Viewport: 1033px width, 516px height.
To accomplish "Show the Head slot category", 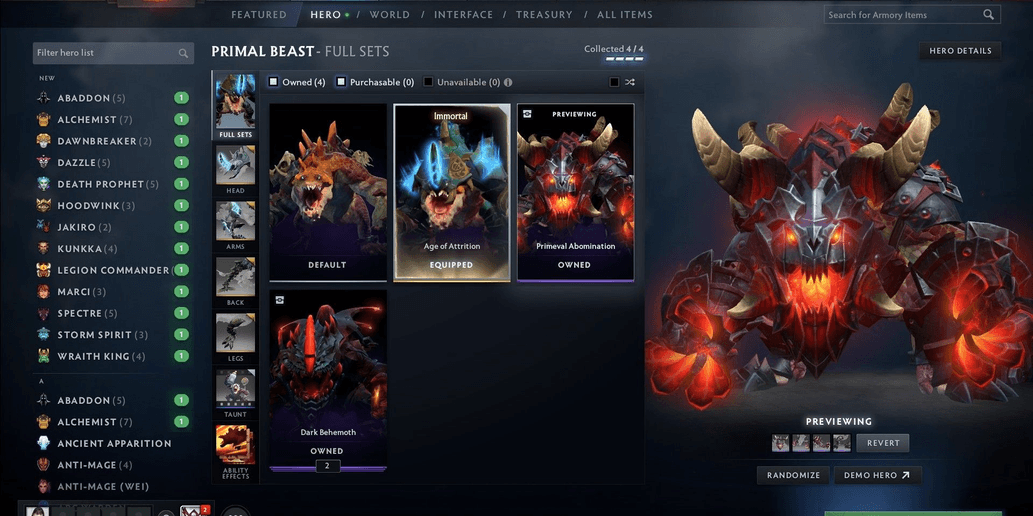I will coord(235,168).
